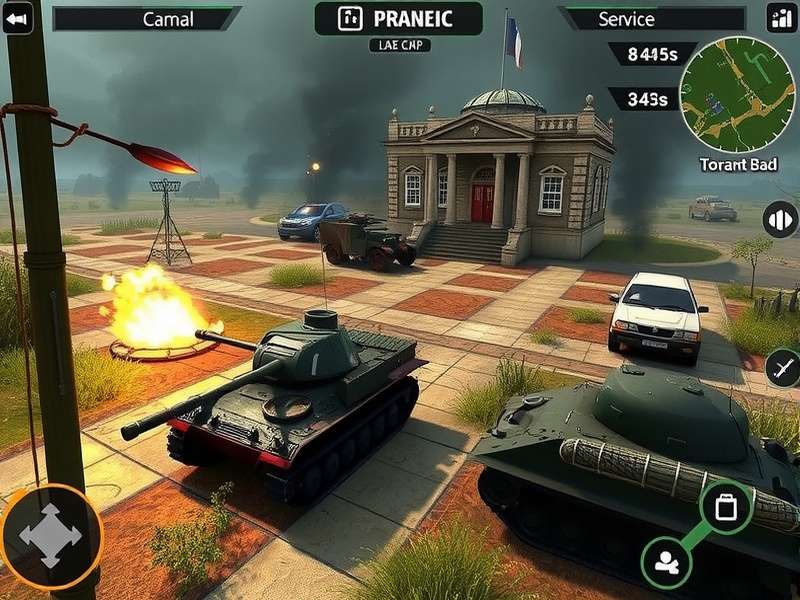Image resolution: width=800 pixels, height=600 pixels.
Task: Open the PRANEIC button
Action: (x=398, y=18)
